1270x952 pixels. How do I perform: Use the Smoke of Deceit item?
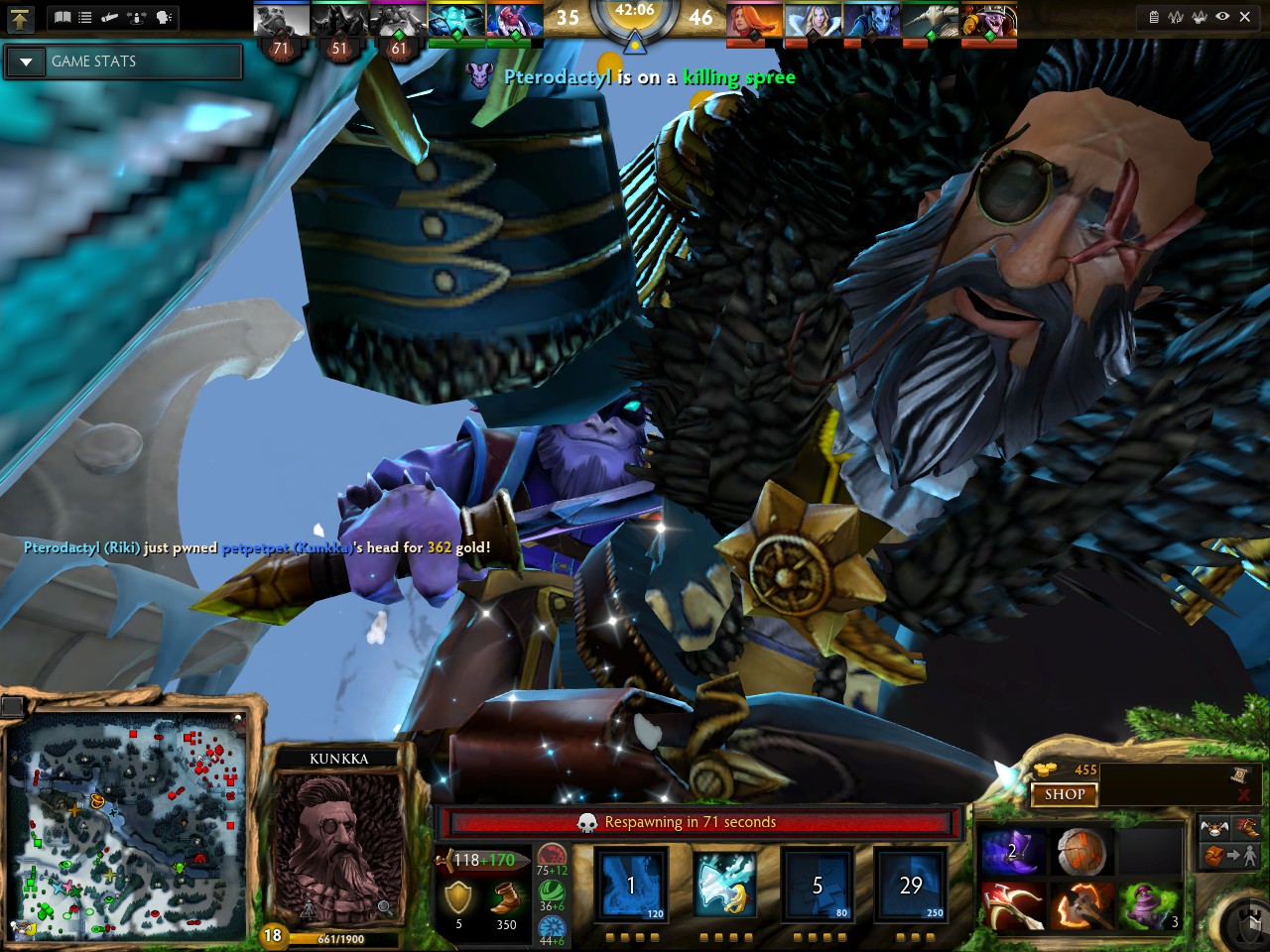1013,854
